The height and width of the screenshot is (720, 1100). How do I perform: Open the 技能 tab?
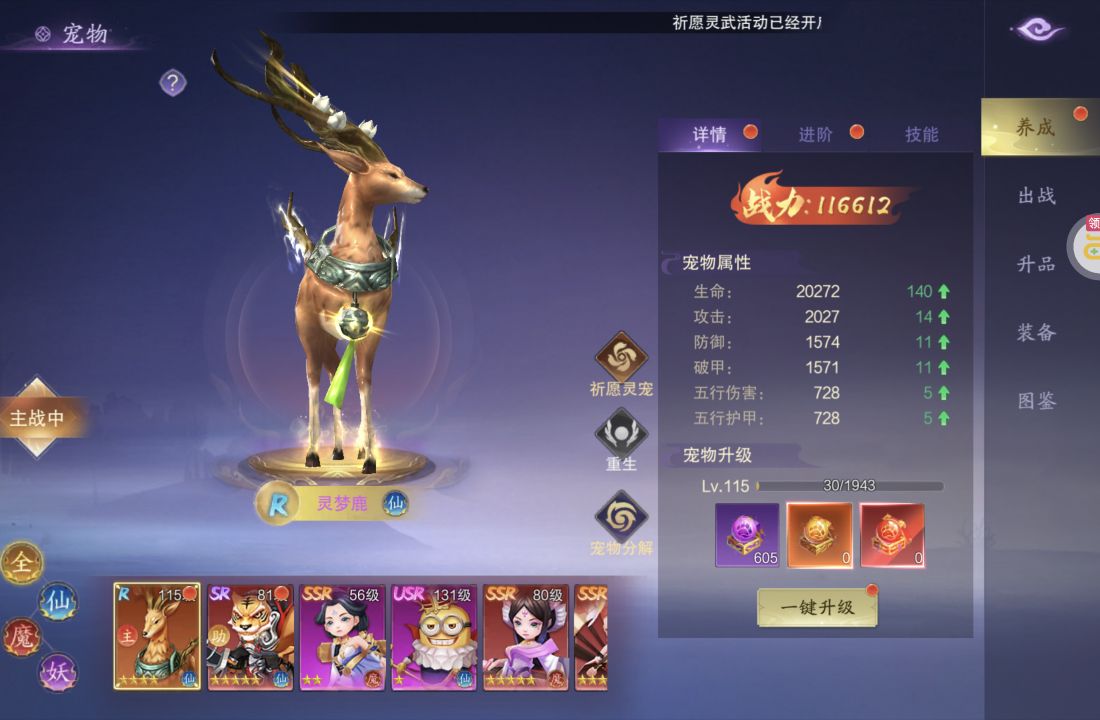point(921,135)
